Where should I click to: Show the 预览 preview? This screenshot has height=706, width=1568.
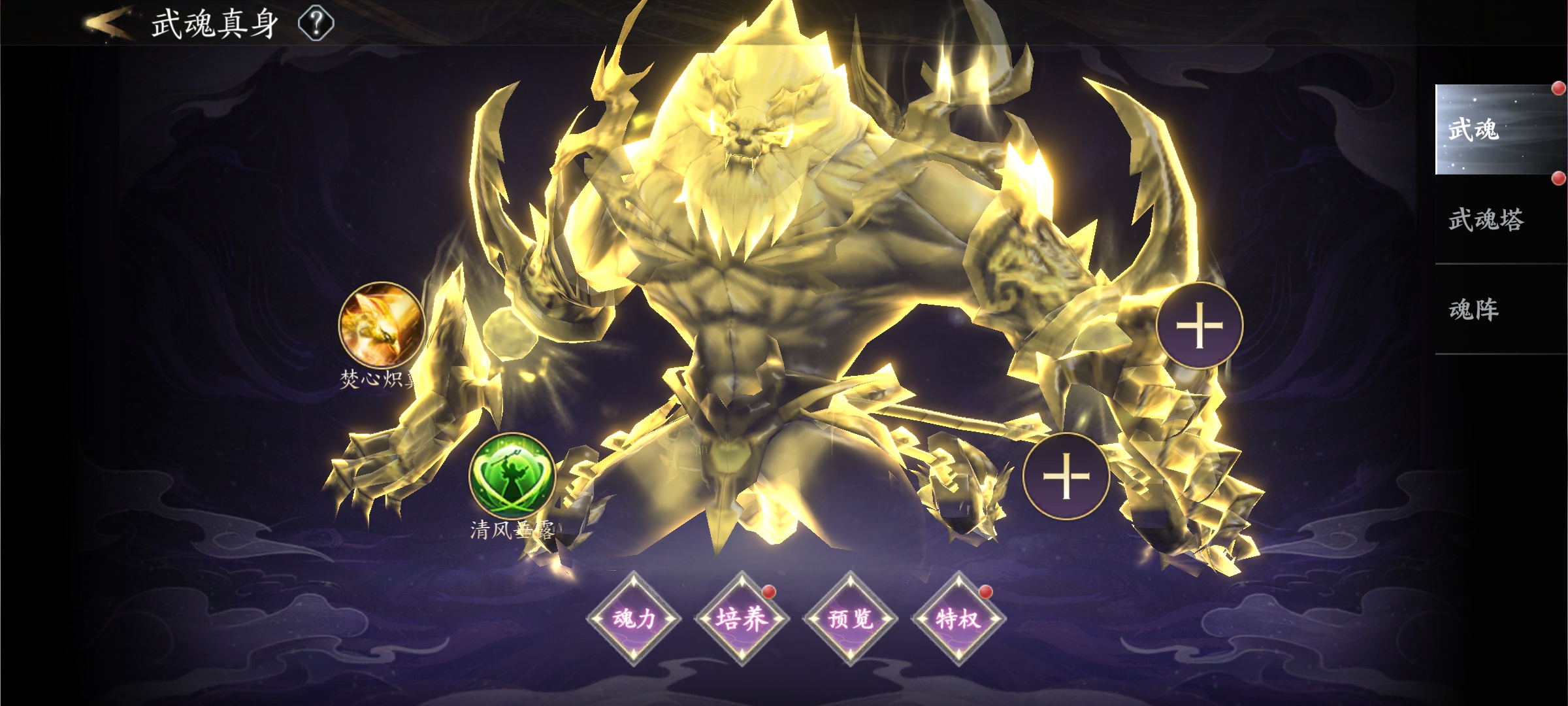click(x=850, y=618)
